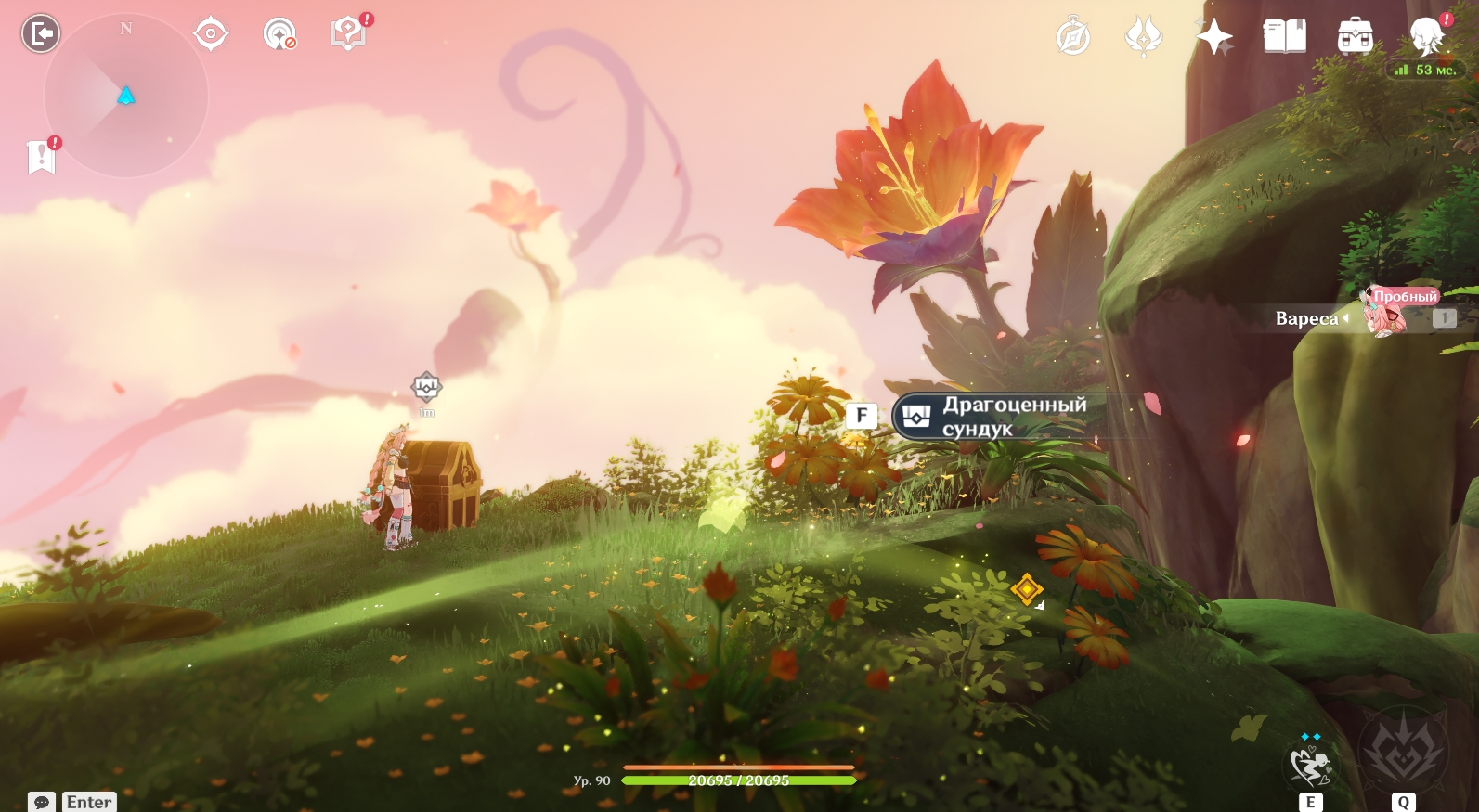Open the question-mark tutorial book icon
The width and height of the screenshot is (1479, 812).
[x=349, y=34]
